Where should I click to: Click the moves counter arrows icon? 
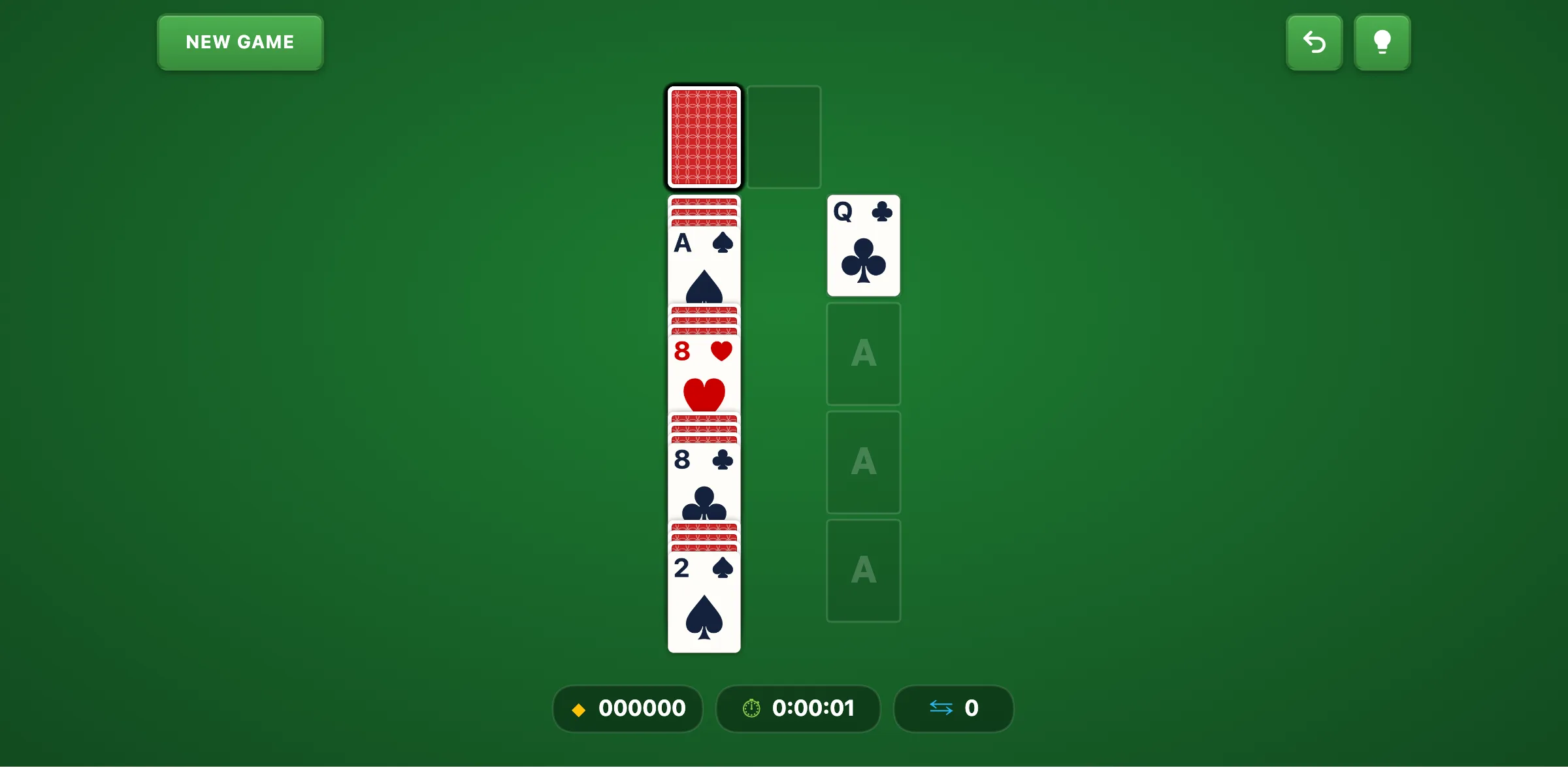click(941, 709)
